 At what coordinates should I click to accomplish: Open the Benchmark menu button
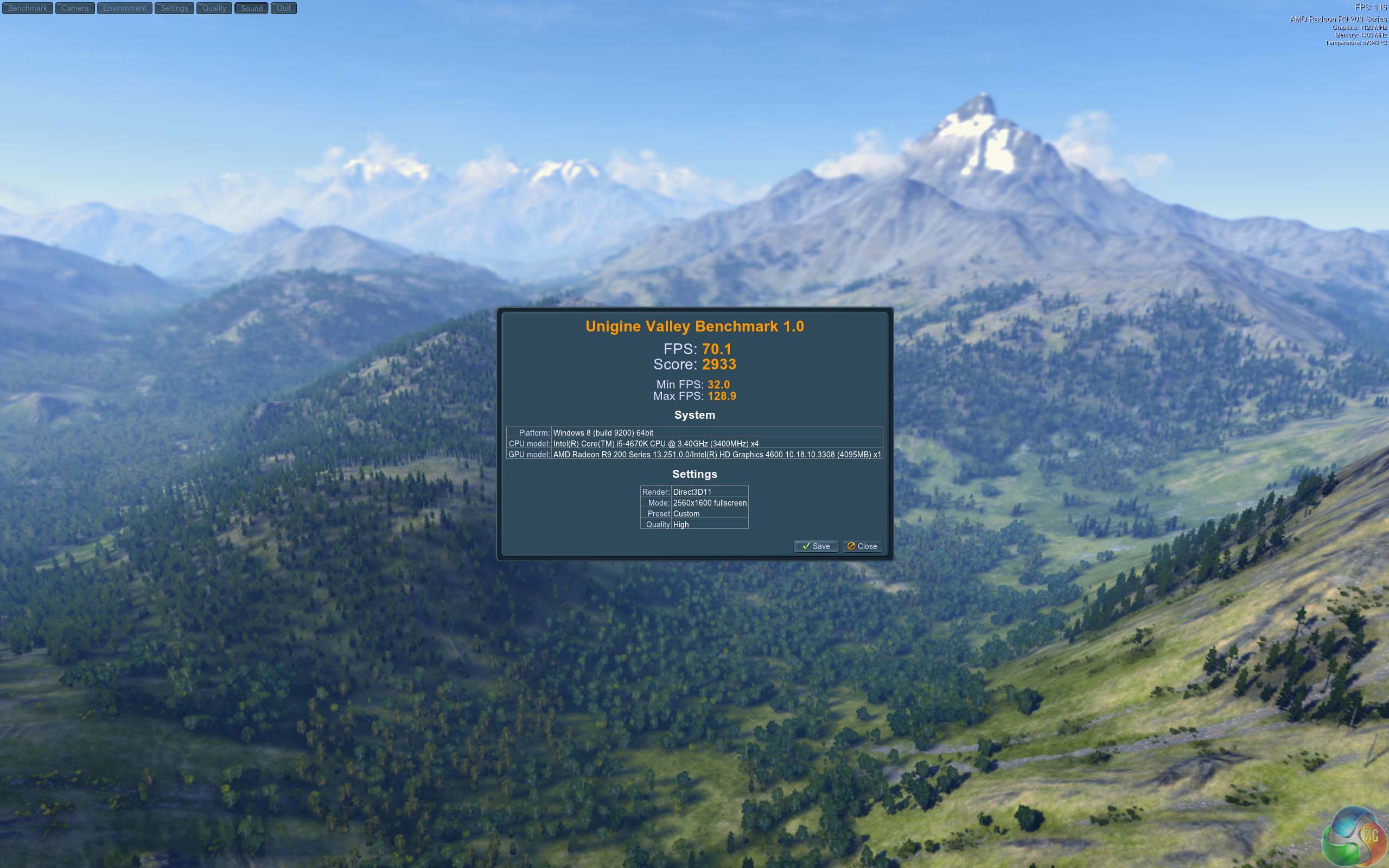(28, 8)
